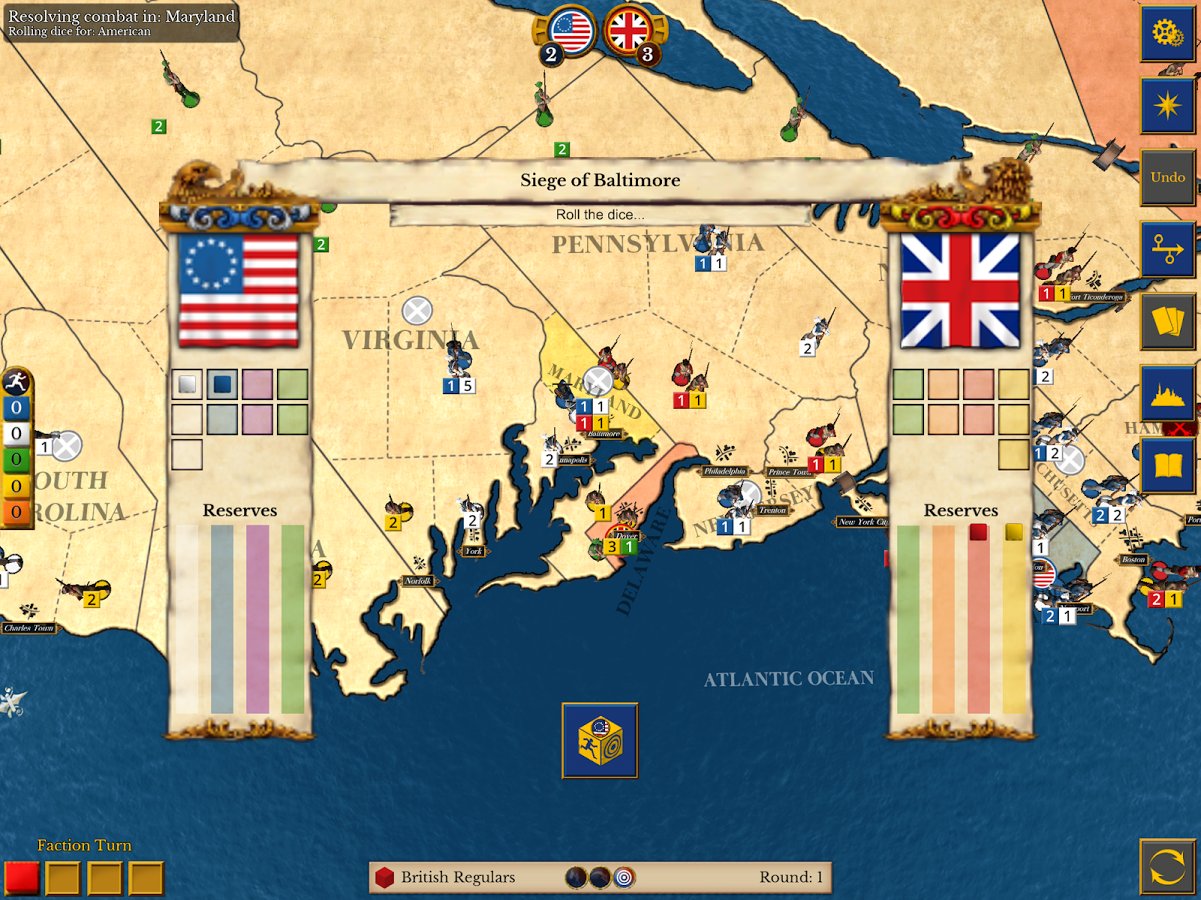Undo the last action
Viewport: 1201px width, 900px height.
1167,177
